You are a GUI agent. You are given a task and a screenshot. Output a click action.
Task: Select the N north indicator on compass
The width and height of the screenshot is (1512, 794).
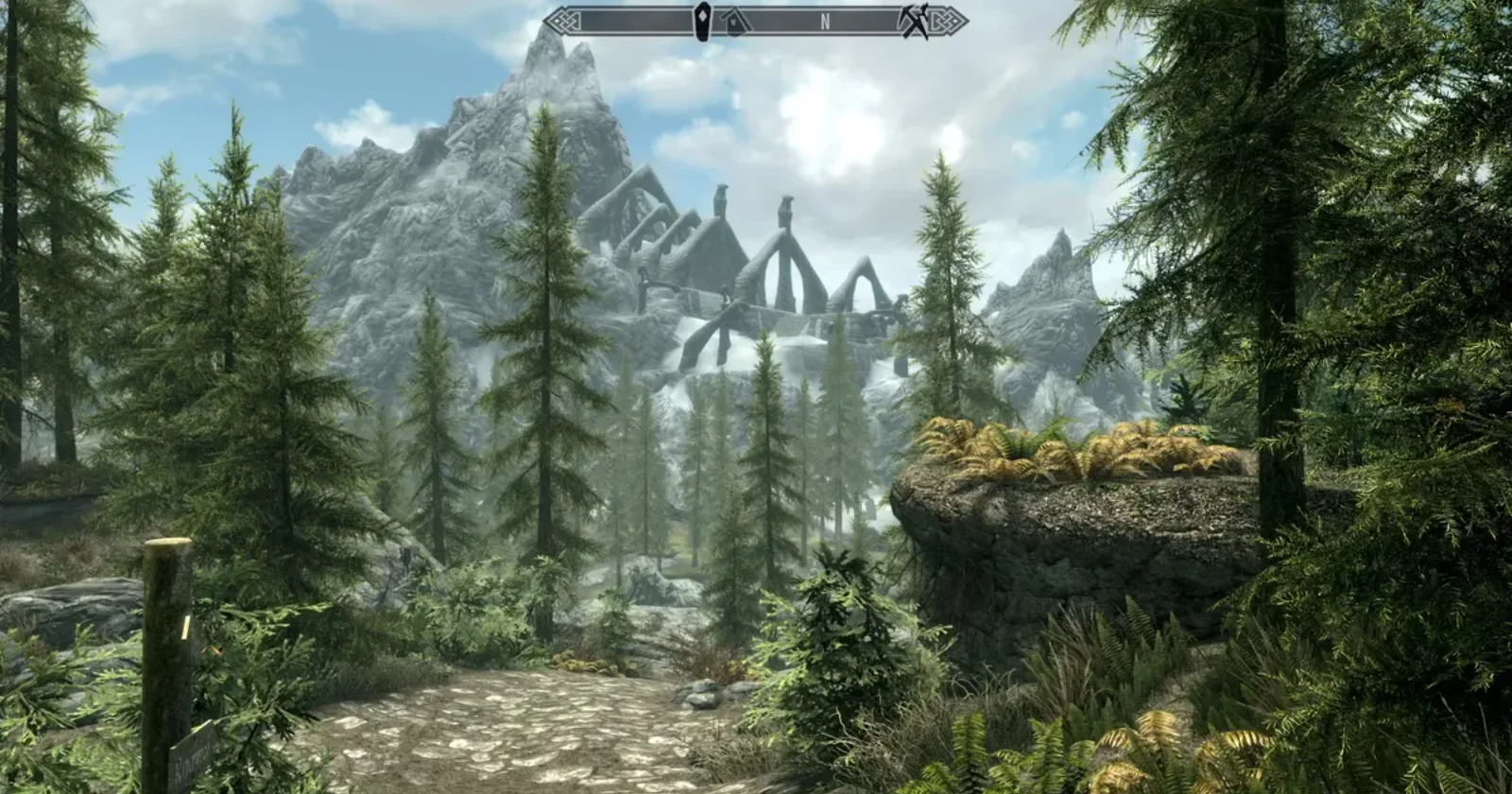tap(825, 23)
